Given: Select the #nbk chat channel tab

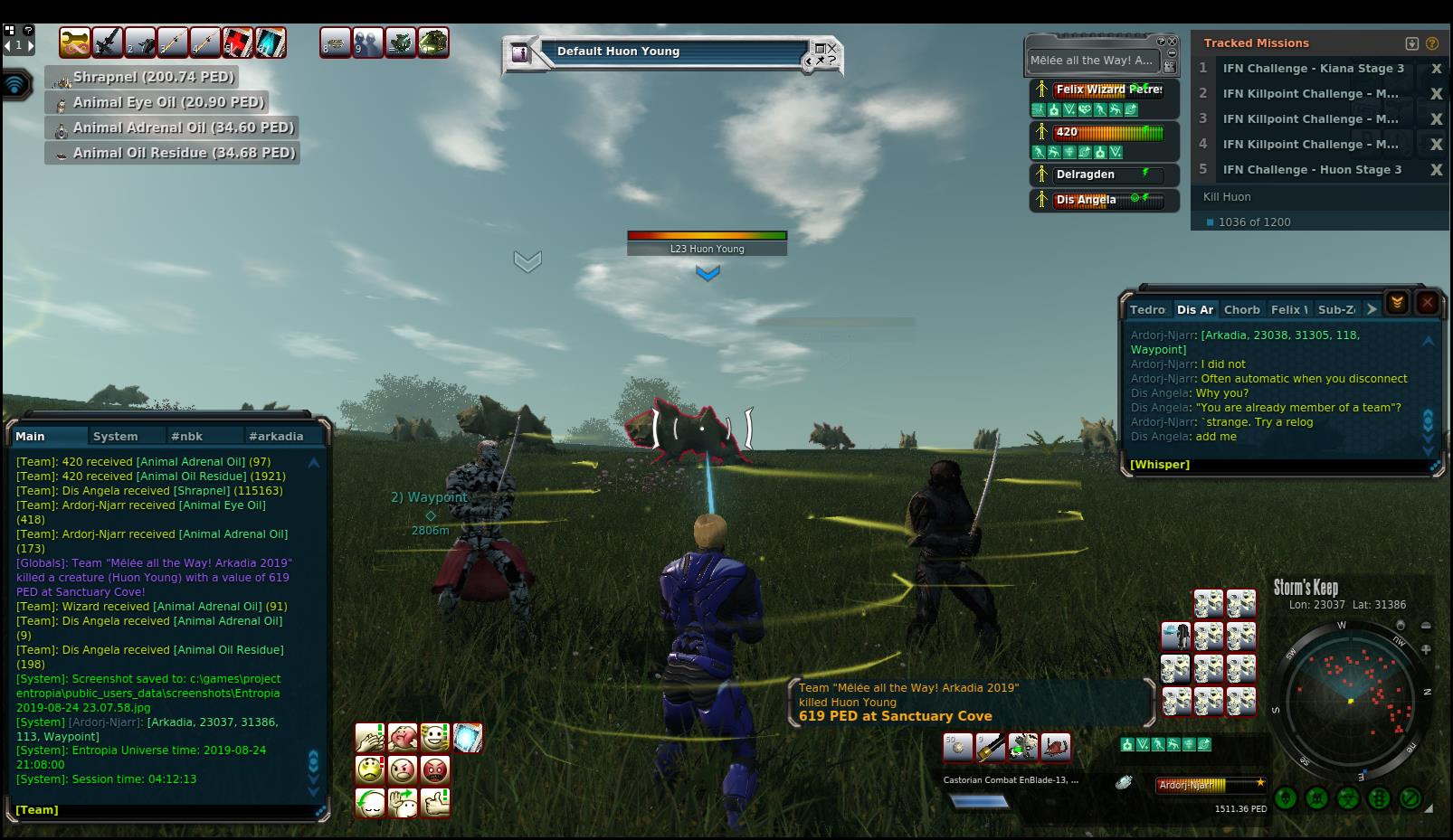Looking at the screenshot, I should [x=186, y=436].
